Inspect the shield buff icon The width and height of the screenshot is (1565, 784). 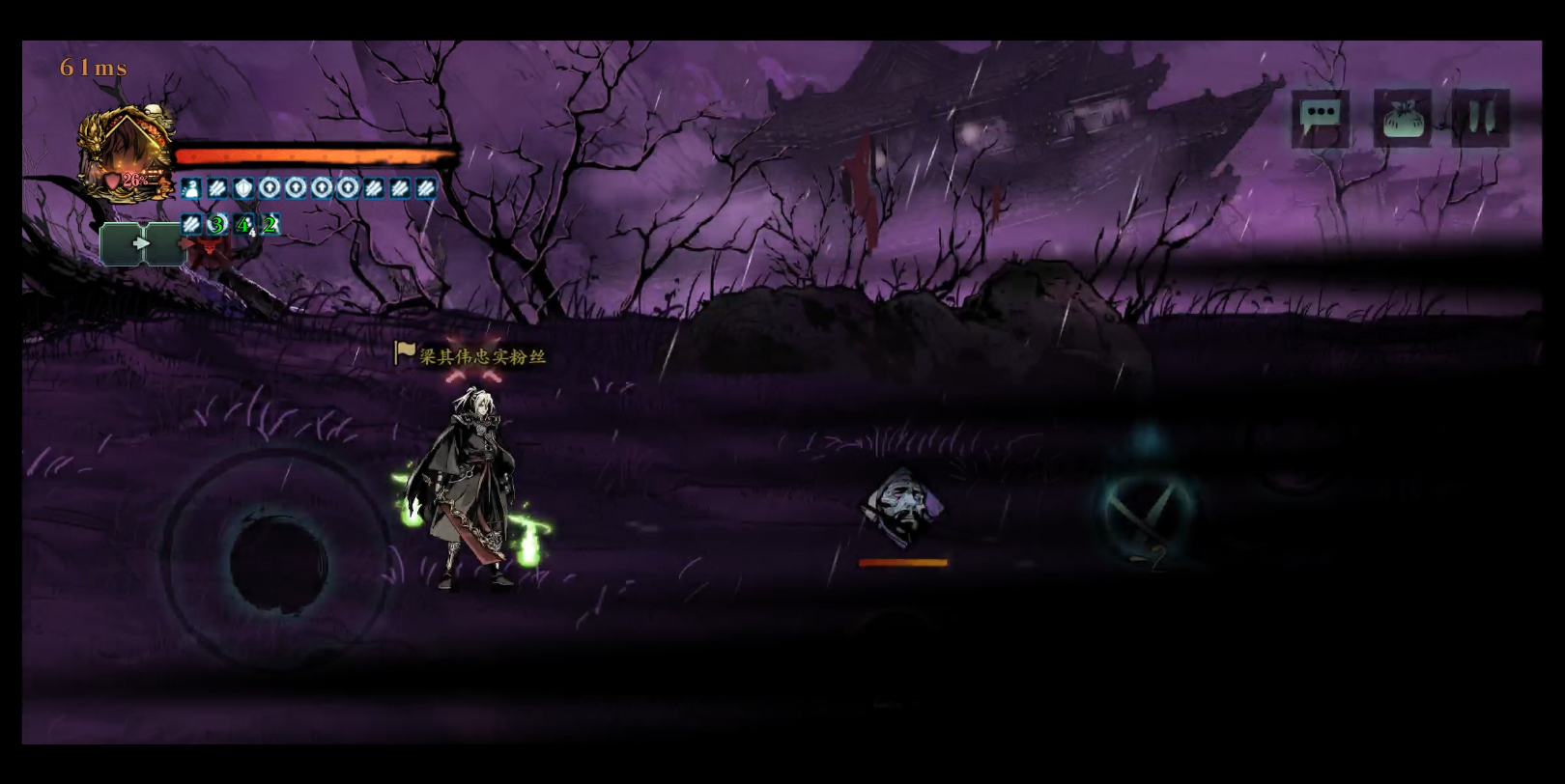(243, 188)
